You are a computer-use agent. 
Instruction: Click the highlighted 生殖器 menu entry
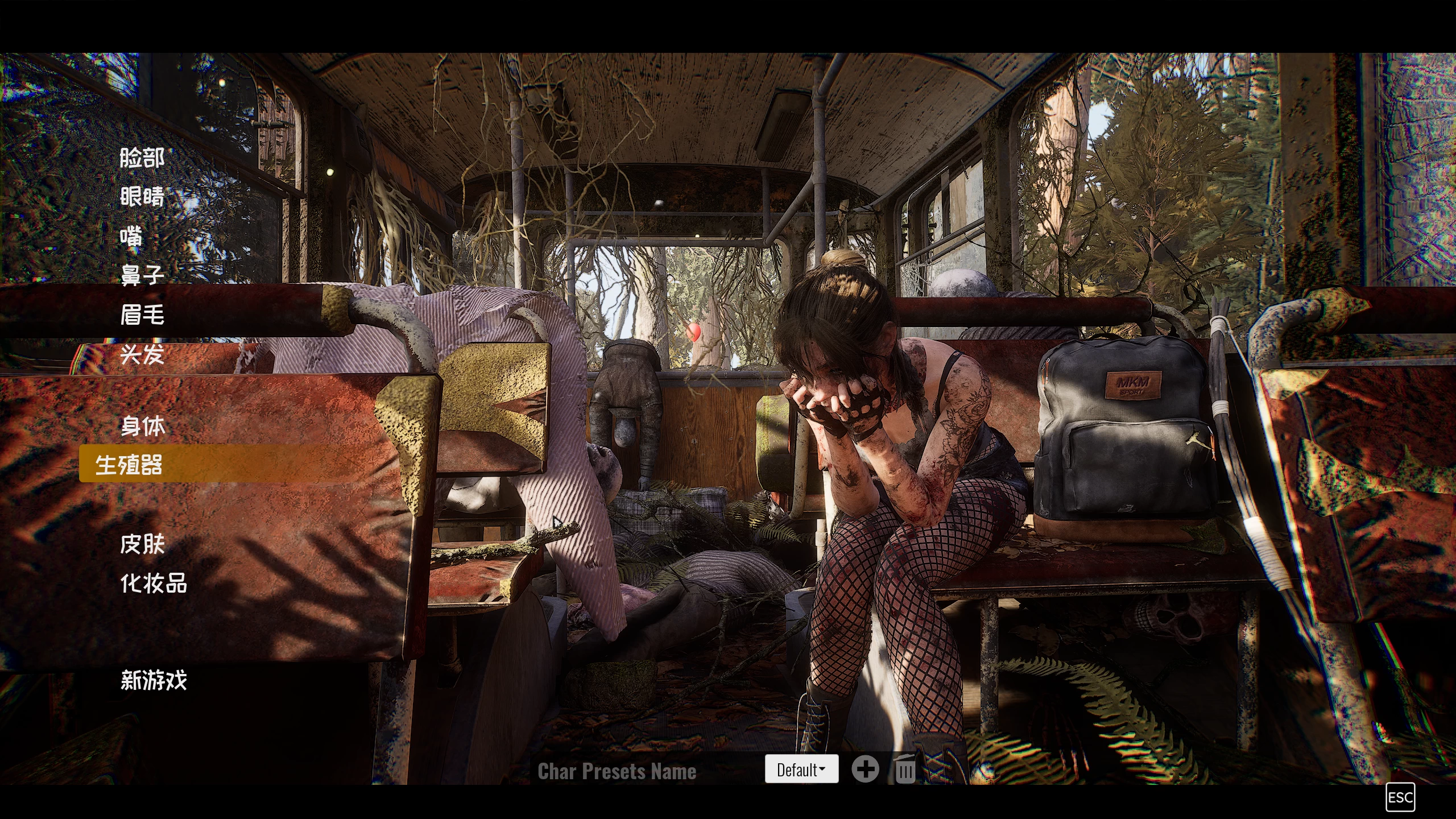[129, 465]
